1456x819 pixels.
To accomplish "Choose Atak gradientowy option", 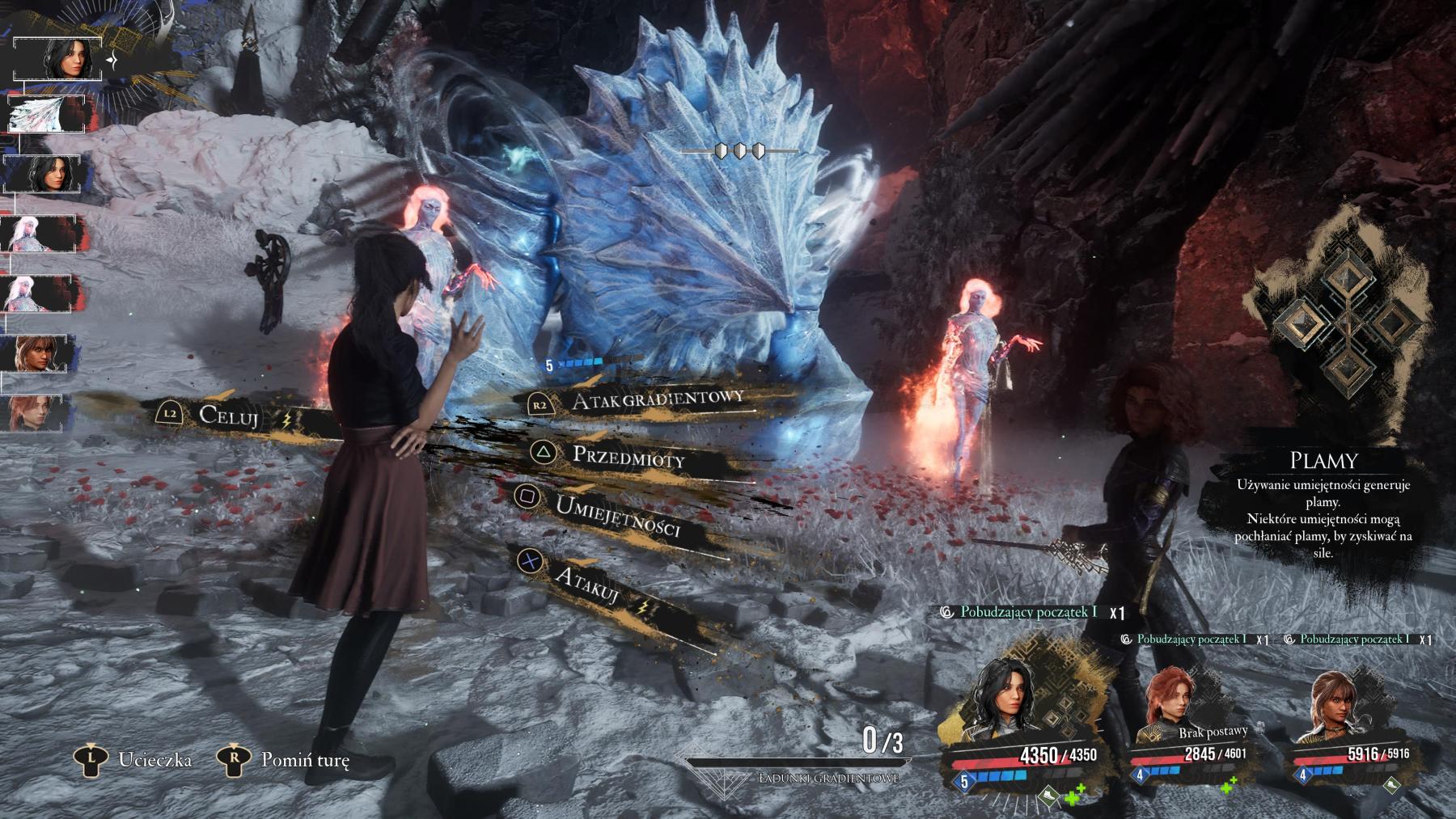I will (x=657, y=400).
